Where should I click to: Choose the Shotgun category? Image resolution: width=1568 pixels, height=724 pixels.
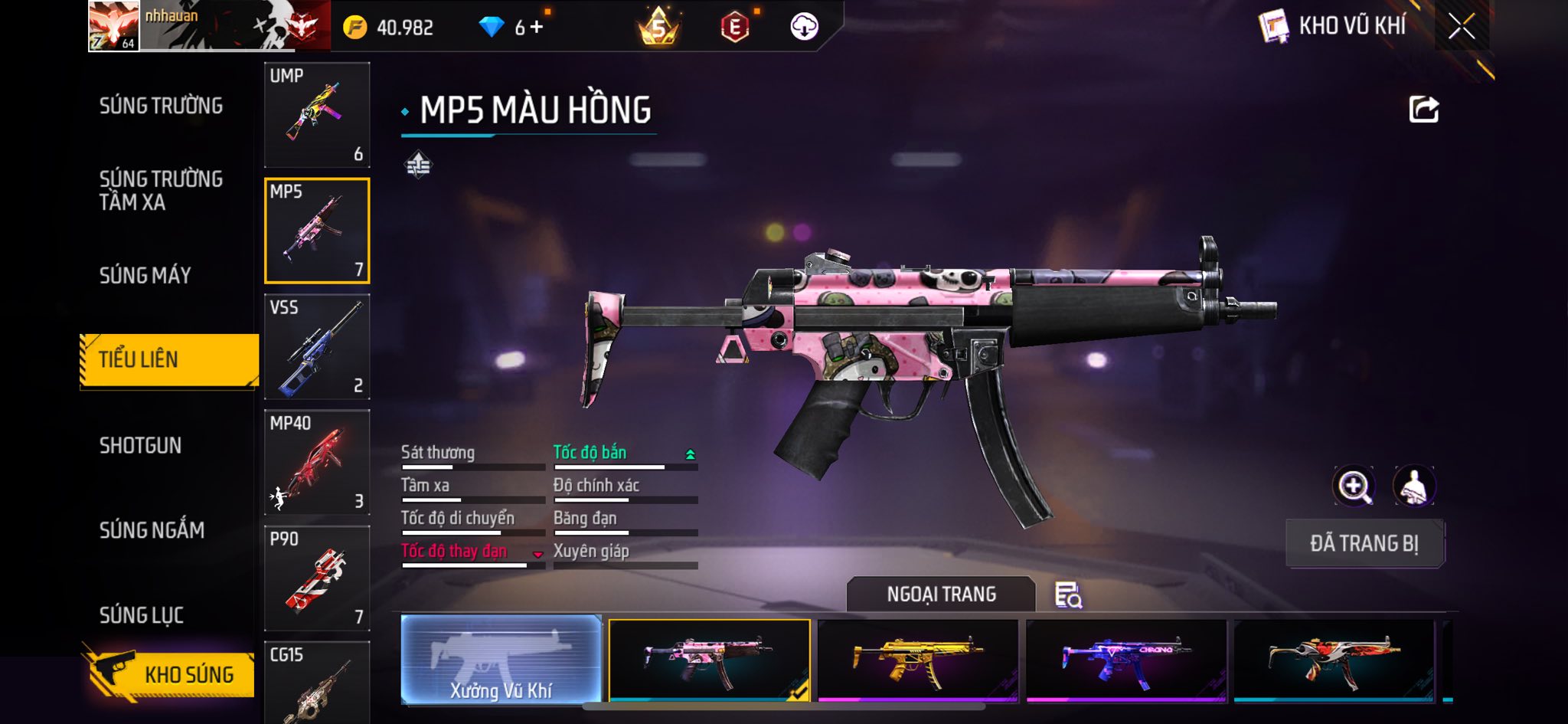pyautogui.click(x=140, y=445)
